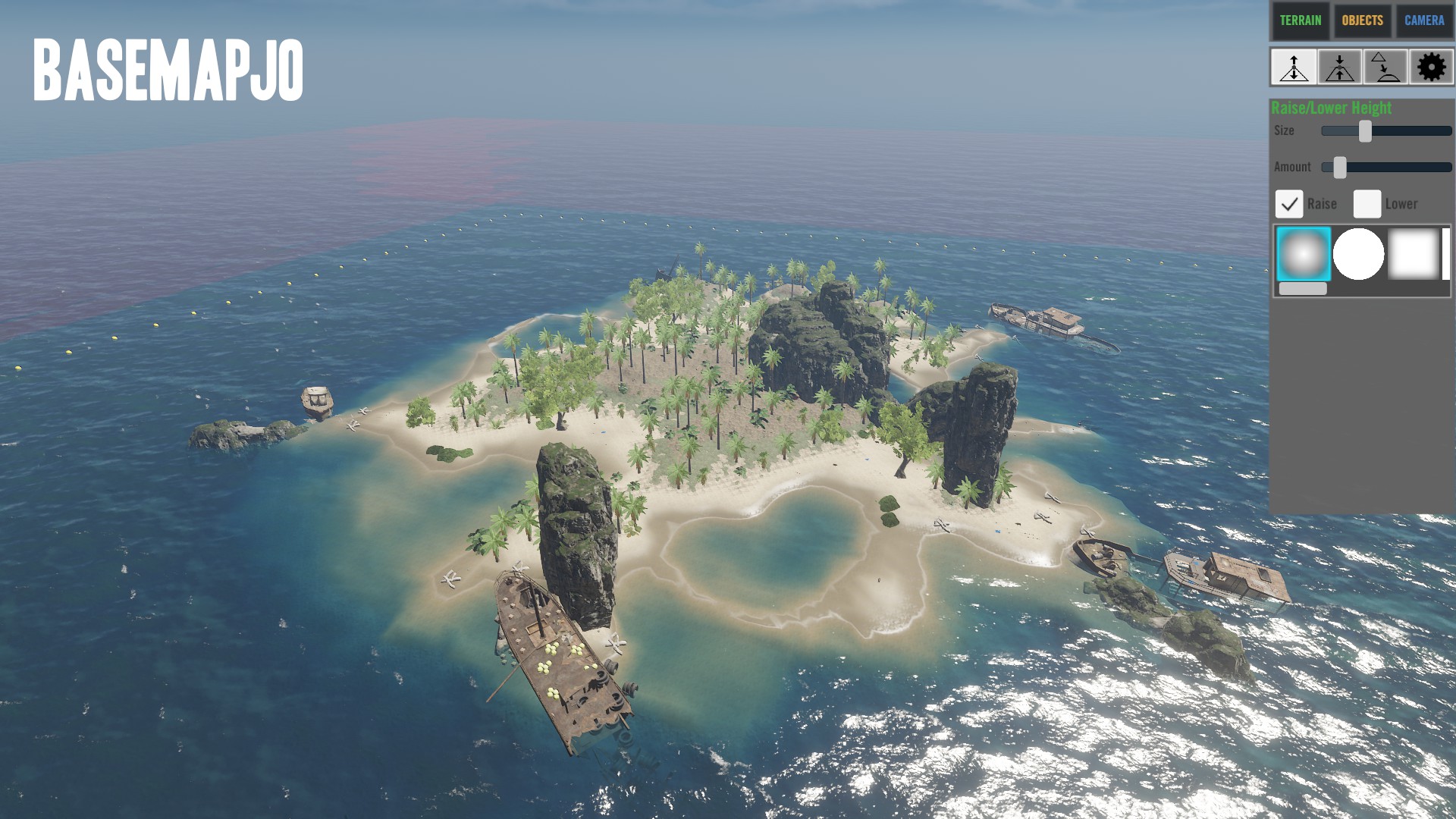Click the brush list horizontal scrollbar
The height and width of the screenshot is (819, 1456).
(1303, 289)
